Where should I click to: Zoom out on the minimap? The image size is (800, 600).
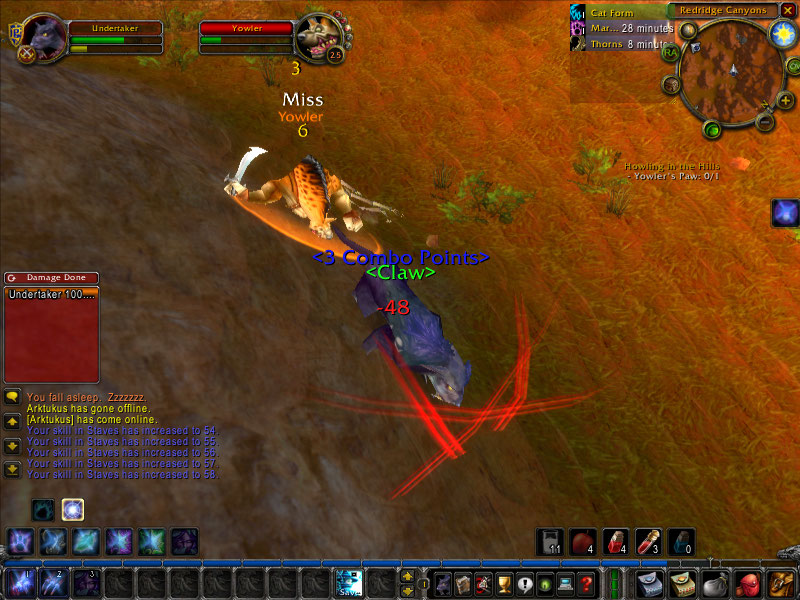[x=763, y=122]
